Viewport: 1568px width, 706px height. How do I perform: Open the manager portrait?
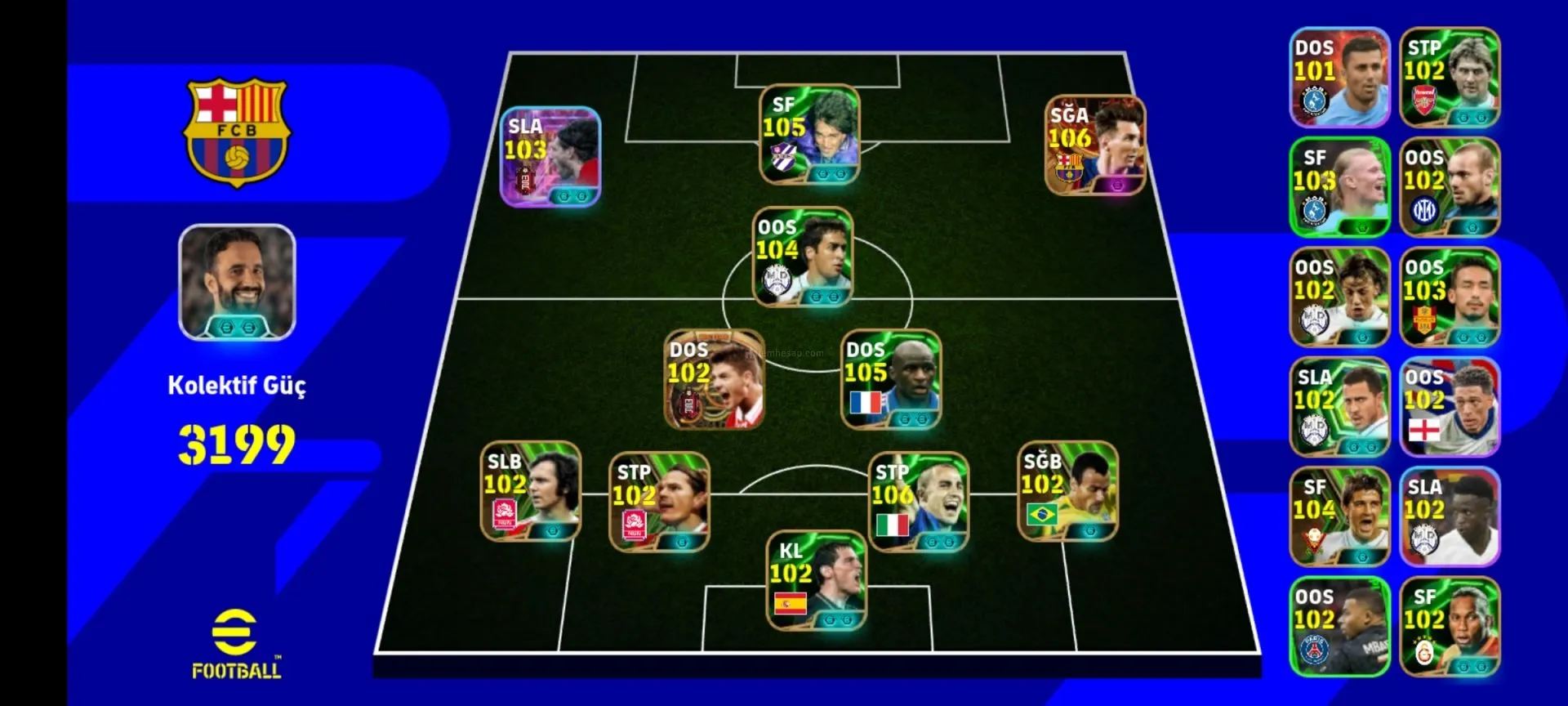(x=237, y=282)
